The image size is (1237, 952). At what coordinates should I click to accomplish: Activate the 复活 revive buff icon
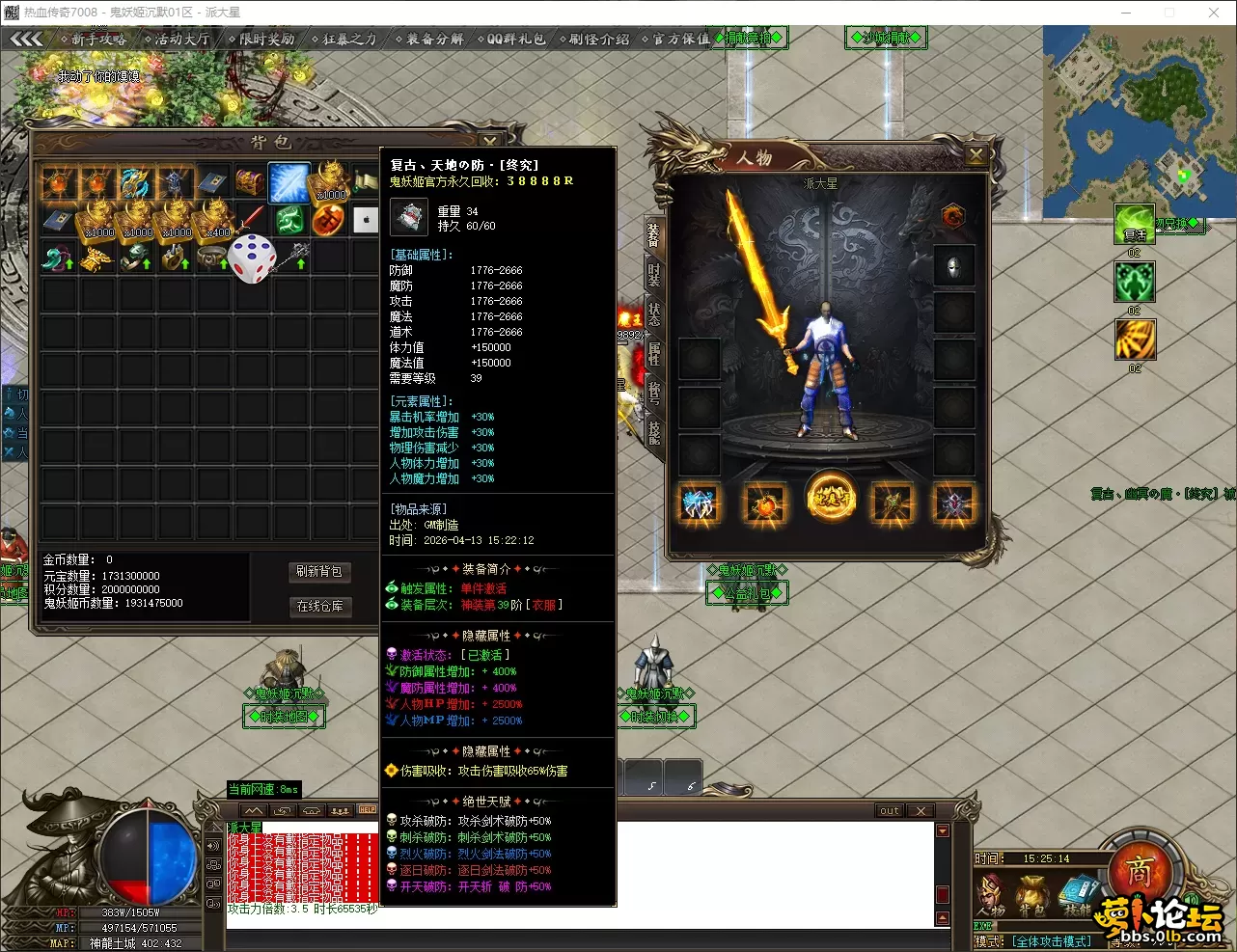pos(1135,226)
